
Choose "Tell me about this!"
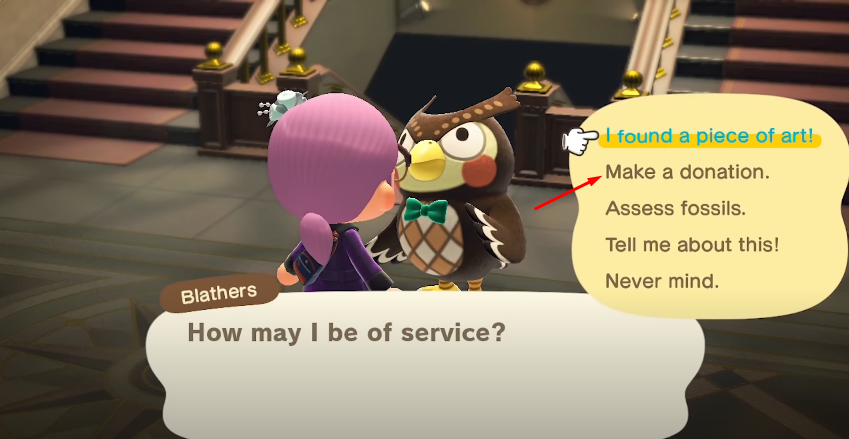[692, 245]
